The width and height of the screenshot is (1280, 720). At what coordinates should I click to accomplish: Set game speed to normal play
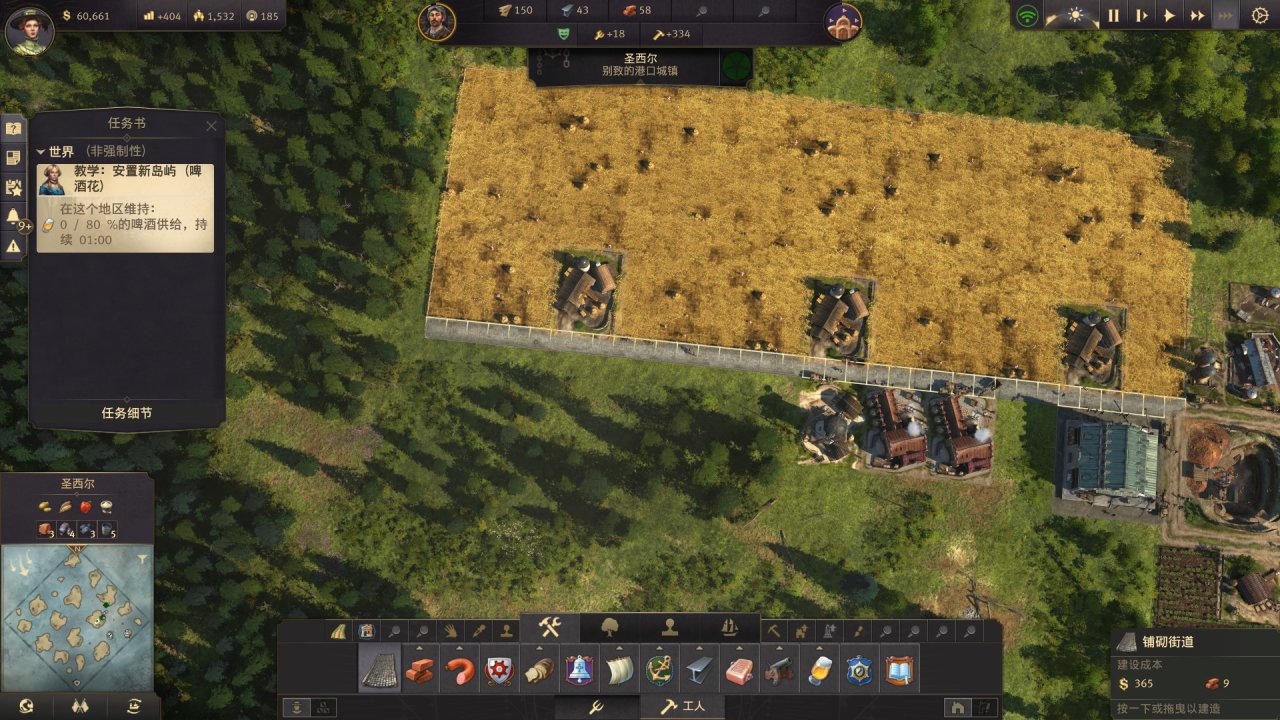1169,16
